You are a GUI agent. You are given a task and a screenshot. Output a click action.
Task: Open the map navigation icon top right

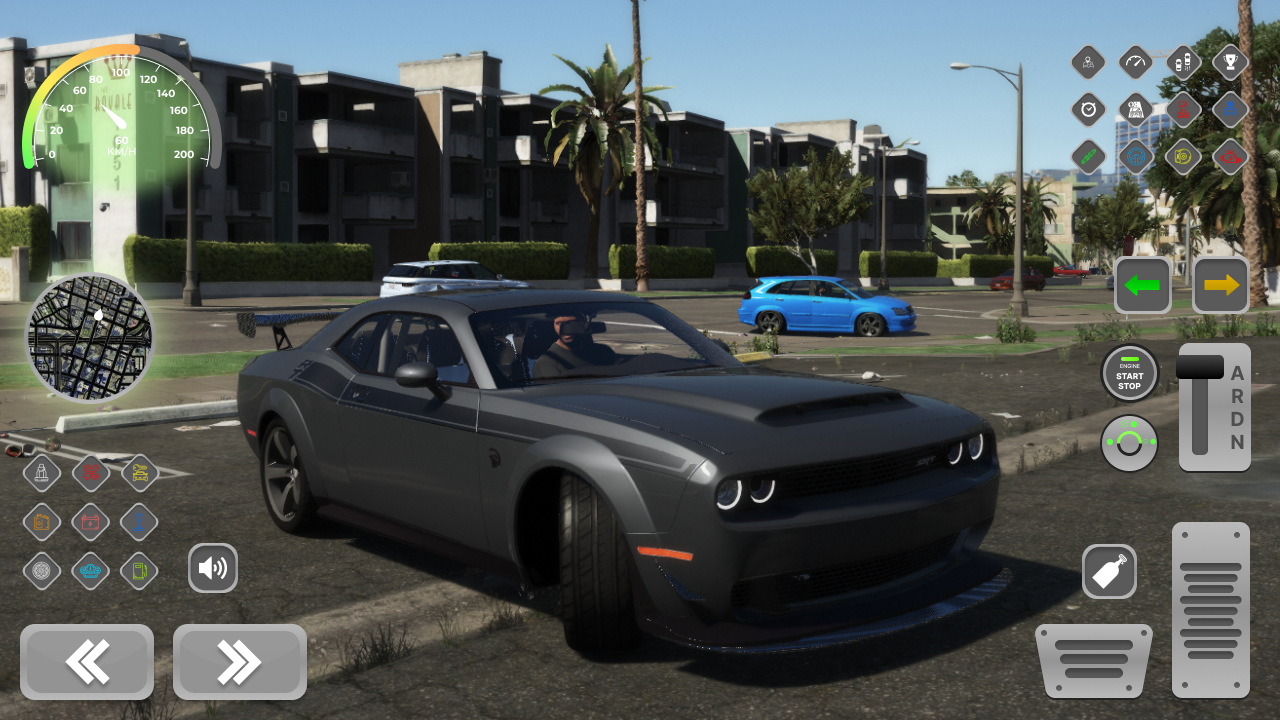[1088, 62]
